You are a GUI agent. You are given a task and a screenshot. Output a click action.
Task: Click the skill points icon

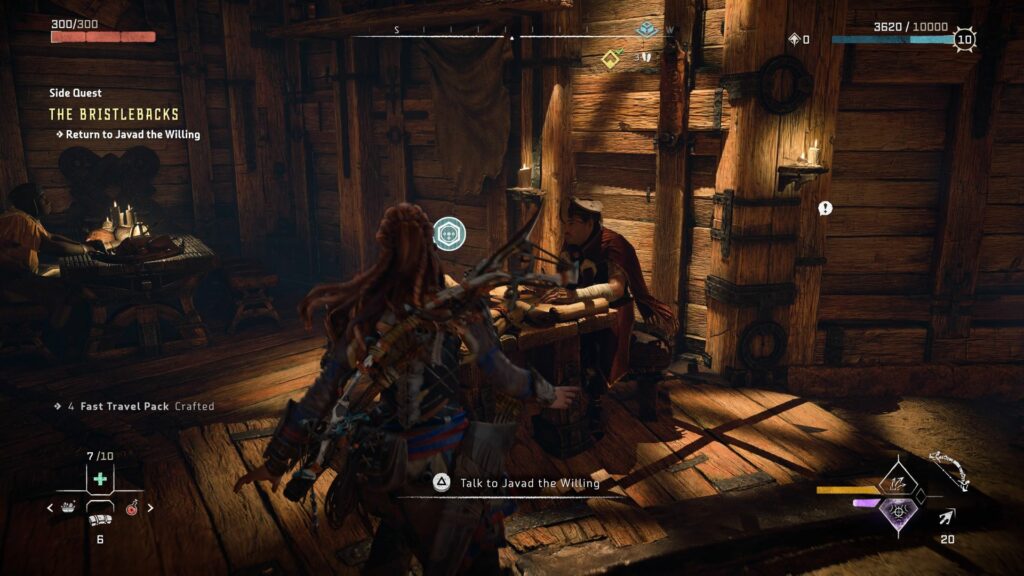coord(794,40)
